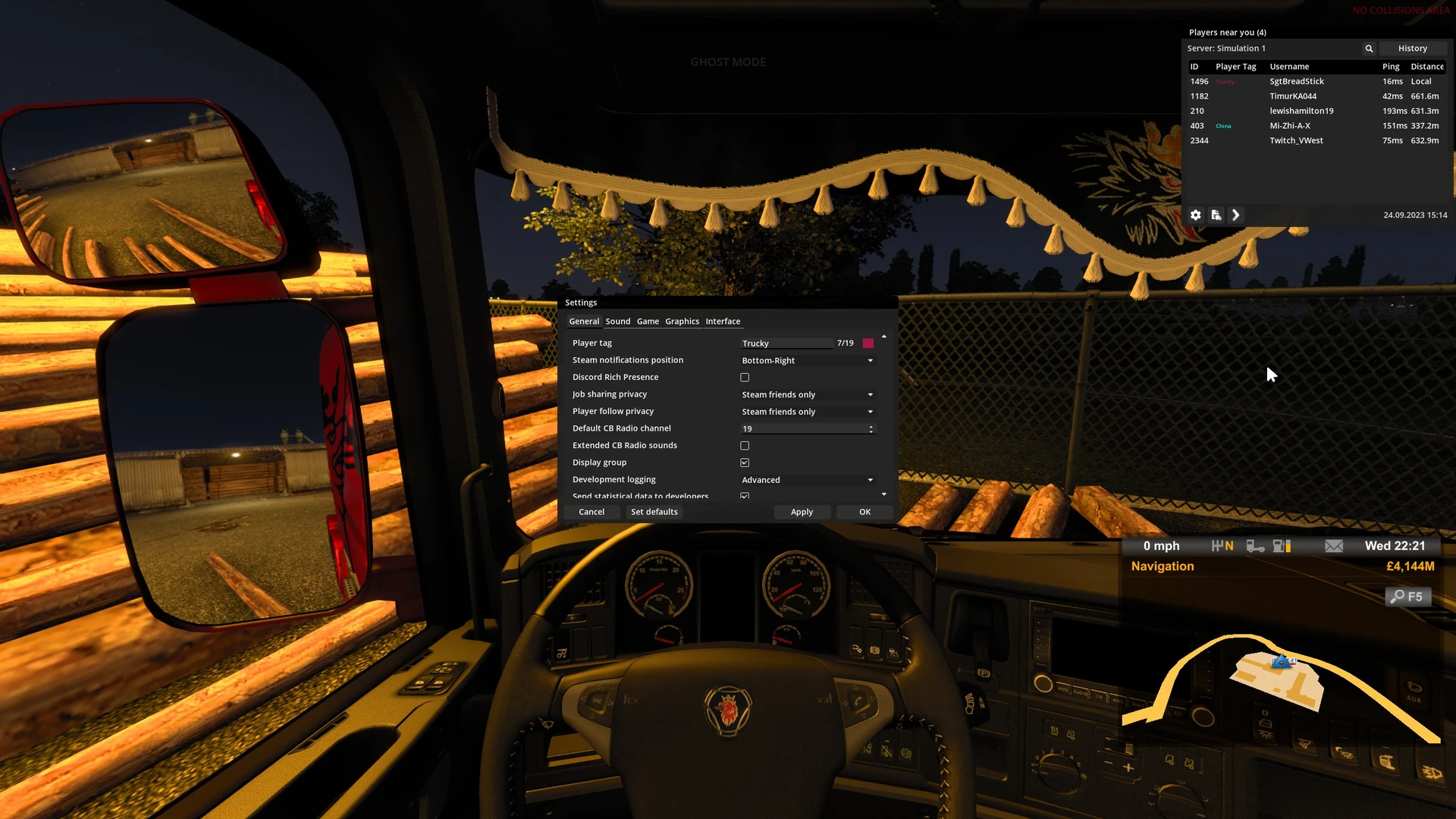Viewport: 1456px width, 819px height.
Task: Select the Graphics tab
Action: coord(682,322)
